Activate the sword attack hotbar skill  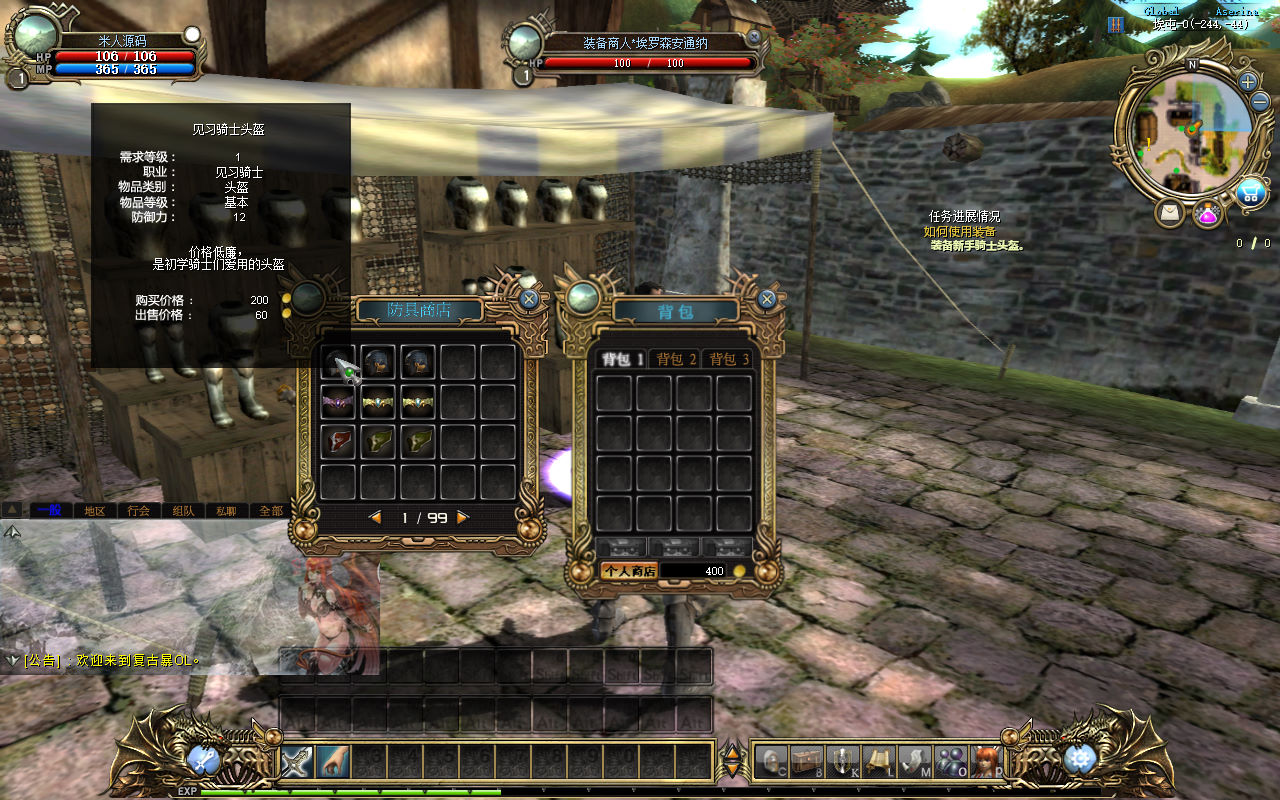point(297,762)
